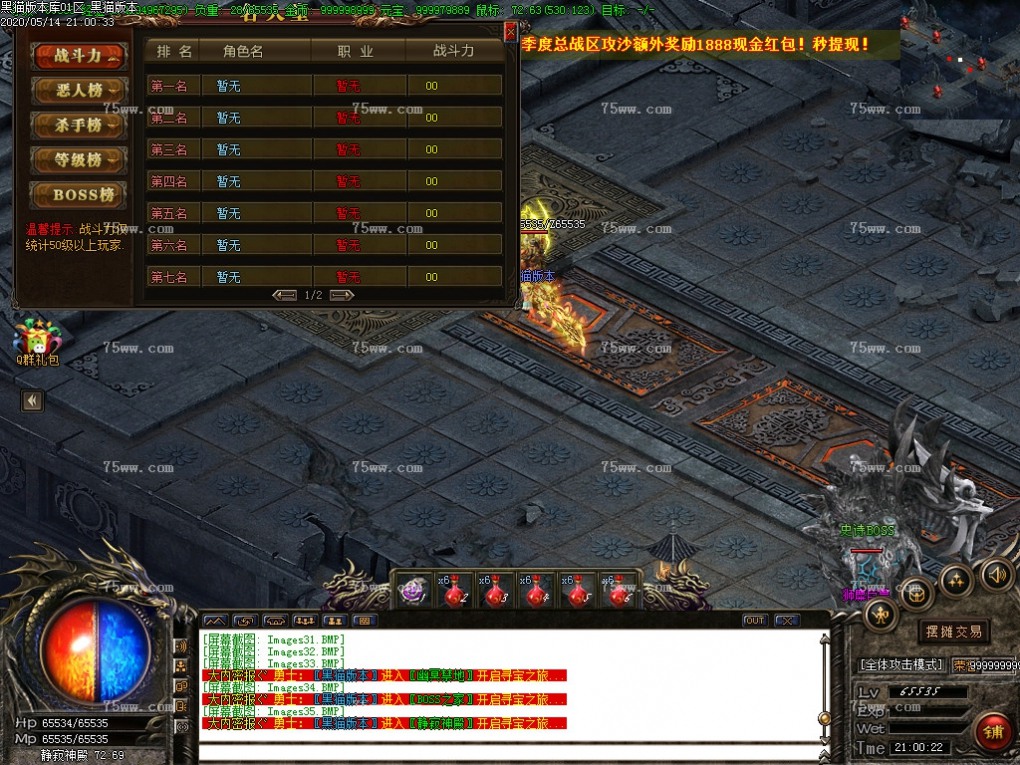Click the chat input field
The width and height of the screenshot is (1020, 765).
pyautogui.click(x=510, y=752)
